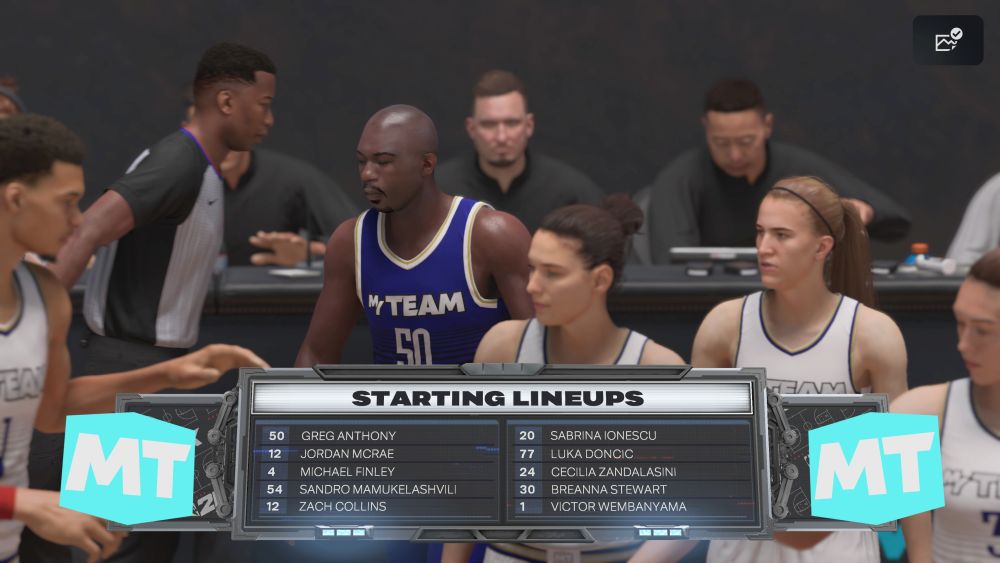Click the screenshot saved image icon

coord(947,40)
